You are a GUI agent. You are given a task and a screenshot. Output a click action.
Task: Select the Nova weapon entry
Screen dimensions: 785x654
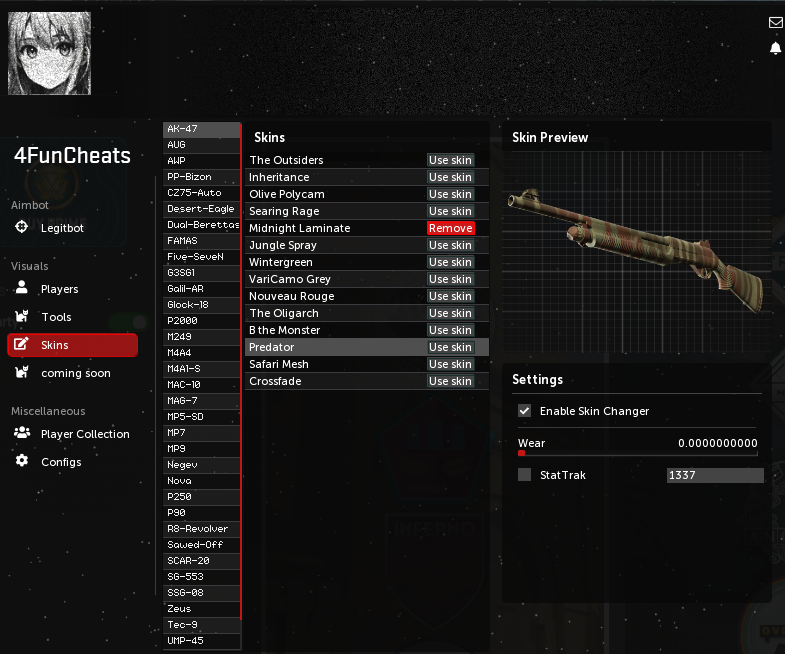click(201, 481)
